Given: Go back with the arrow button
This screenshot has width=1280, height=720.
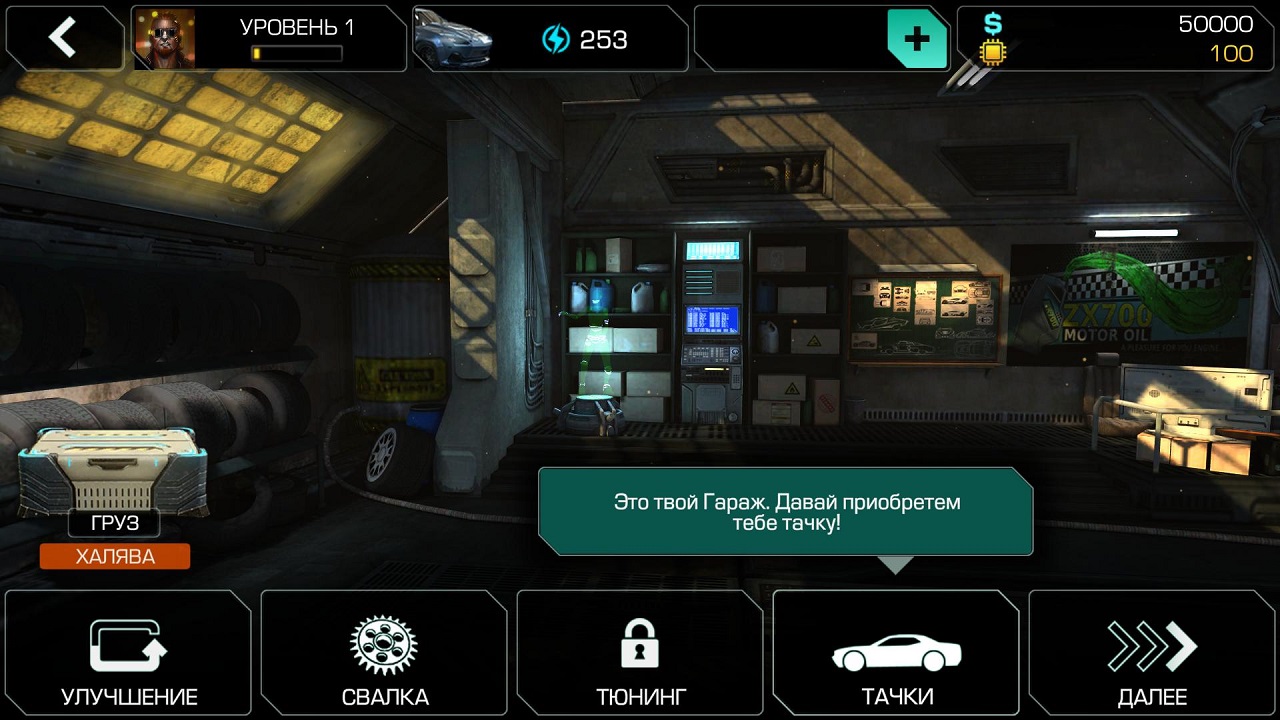Looking at the screenshot, I should coord(63,38).
